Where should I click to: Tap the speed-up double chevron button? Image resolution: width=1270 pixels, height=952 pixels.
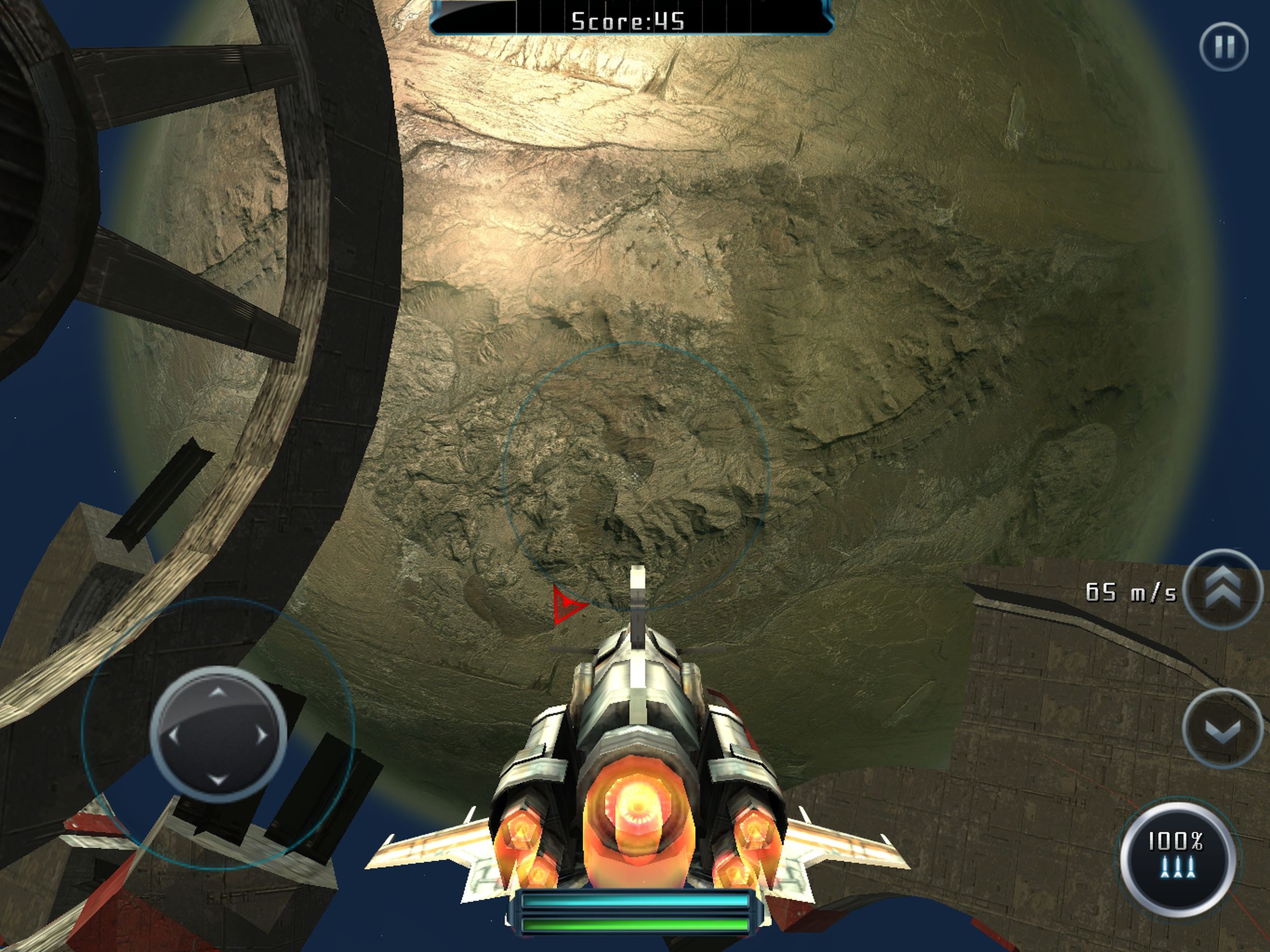[1222, 590]
